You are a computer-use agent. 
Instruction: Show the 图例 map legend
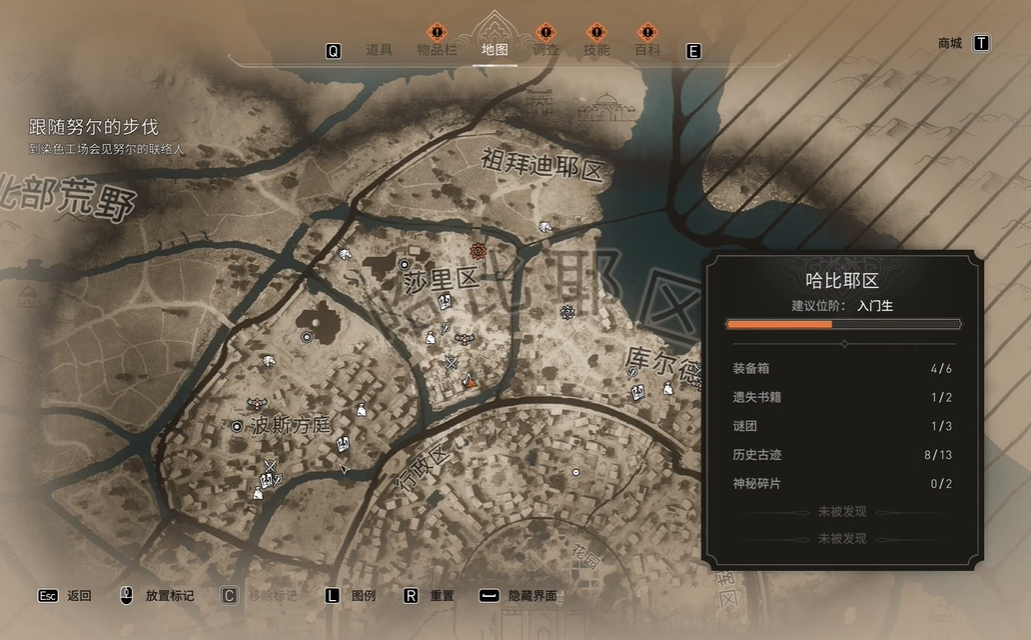pos(363,596)
